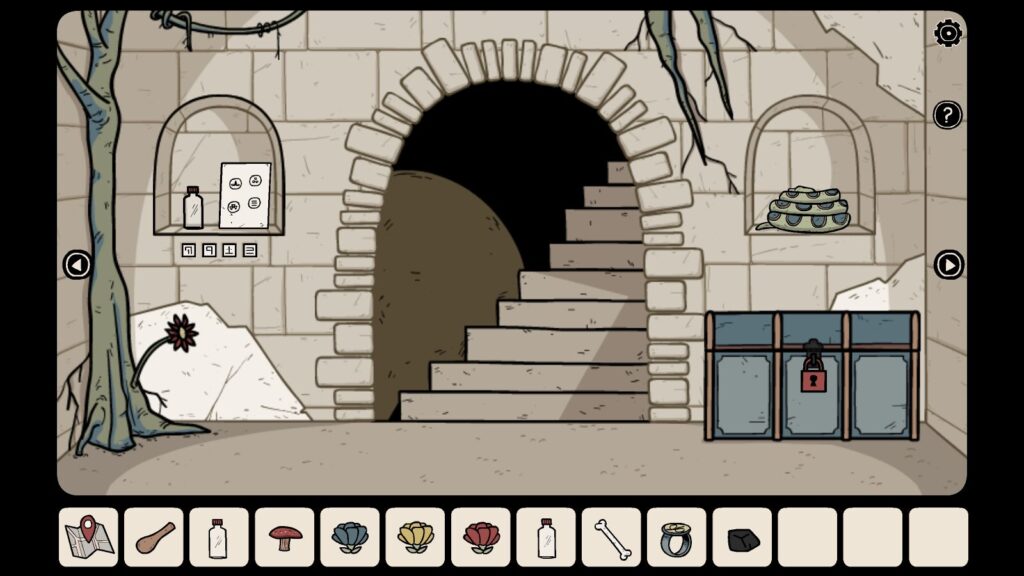The height and width of the screenshot is (576, 1024).
Task: Select the black coal lump
Action: pyautogui.click(x=742, y=539)
